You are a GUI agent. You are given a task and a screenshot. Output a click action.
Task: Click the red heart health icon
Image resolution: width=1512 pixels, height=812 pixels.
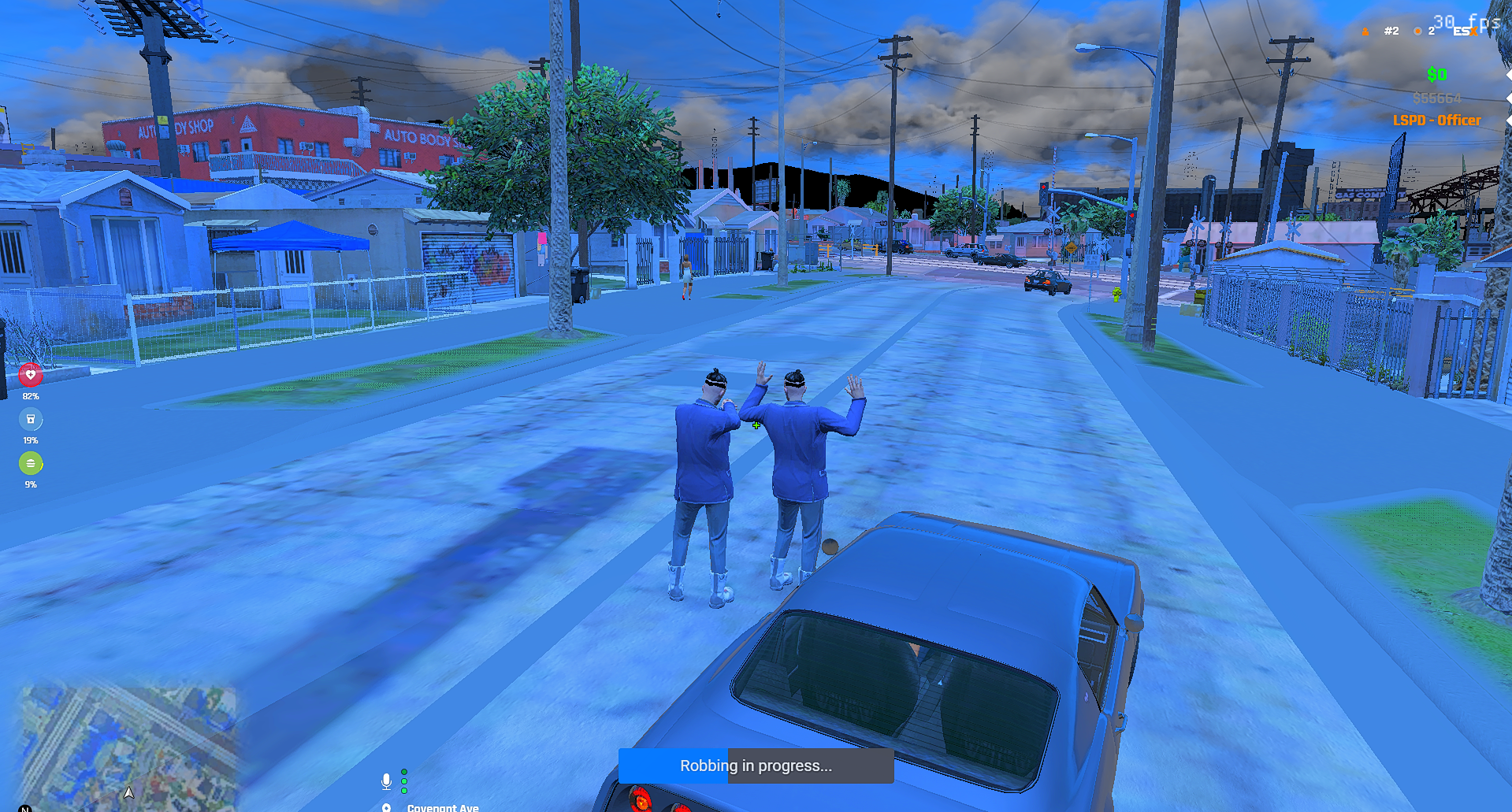pyautogui.click(x=31, y=375)
